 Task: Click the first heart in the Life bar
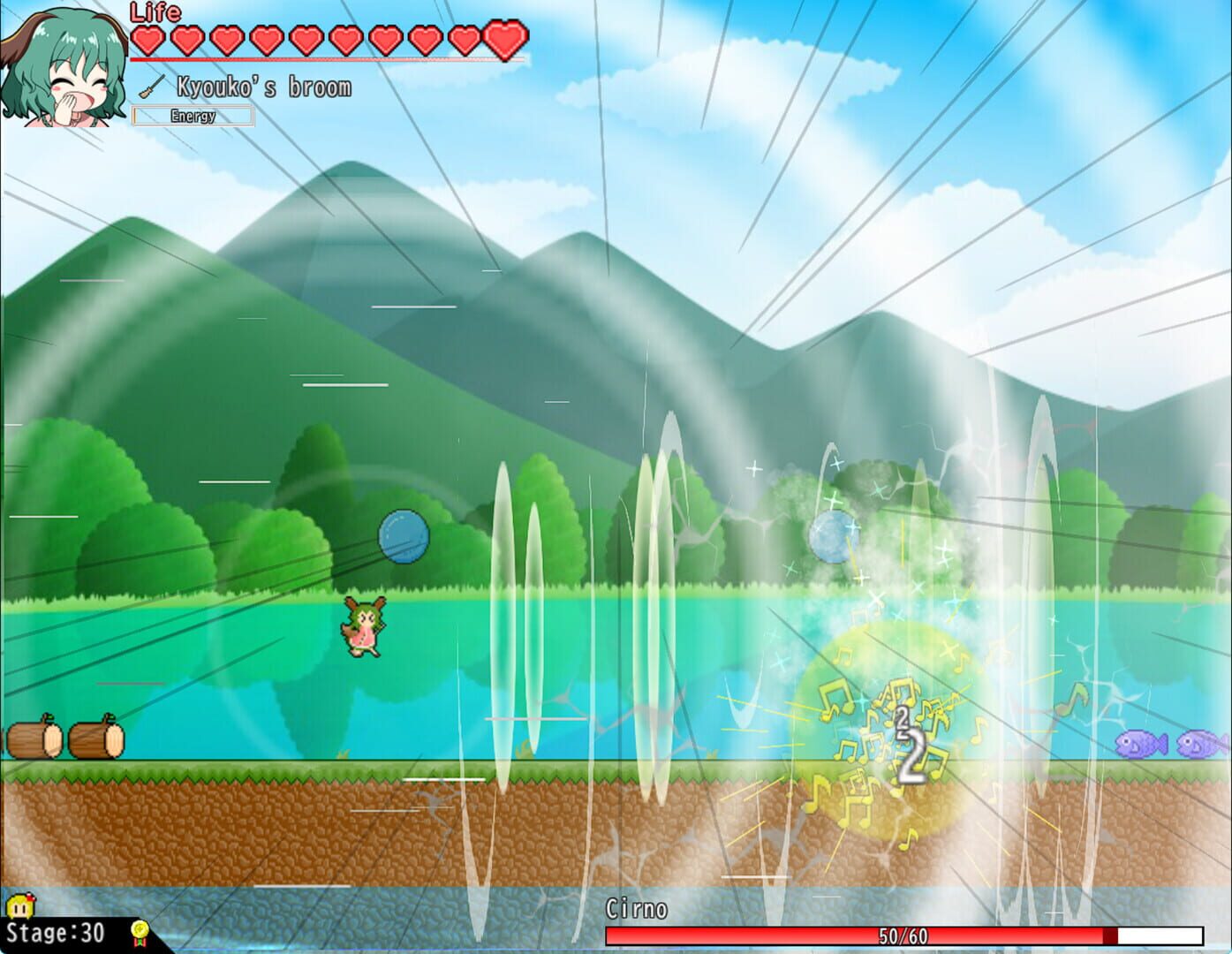148,40
